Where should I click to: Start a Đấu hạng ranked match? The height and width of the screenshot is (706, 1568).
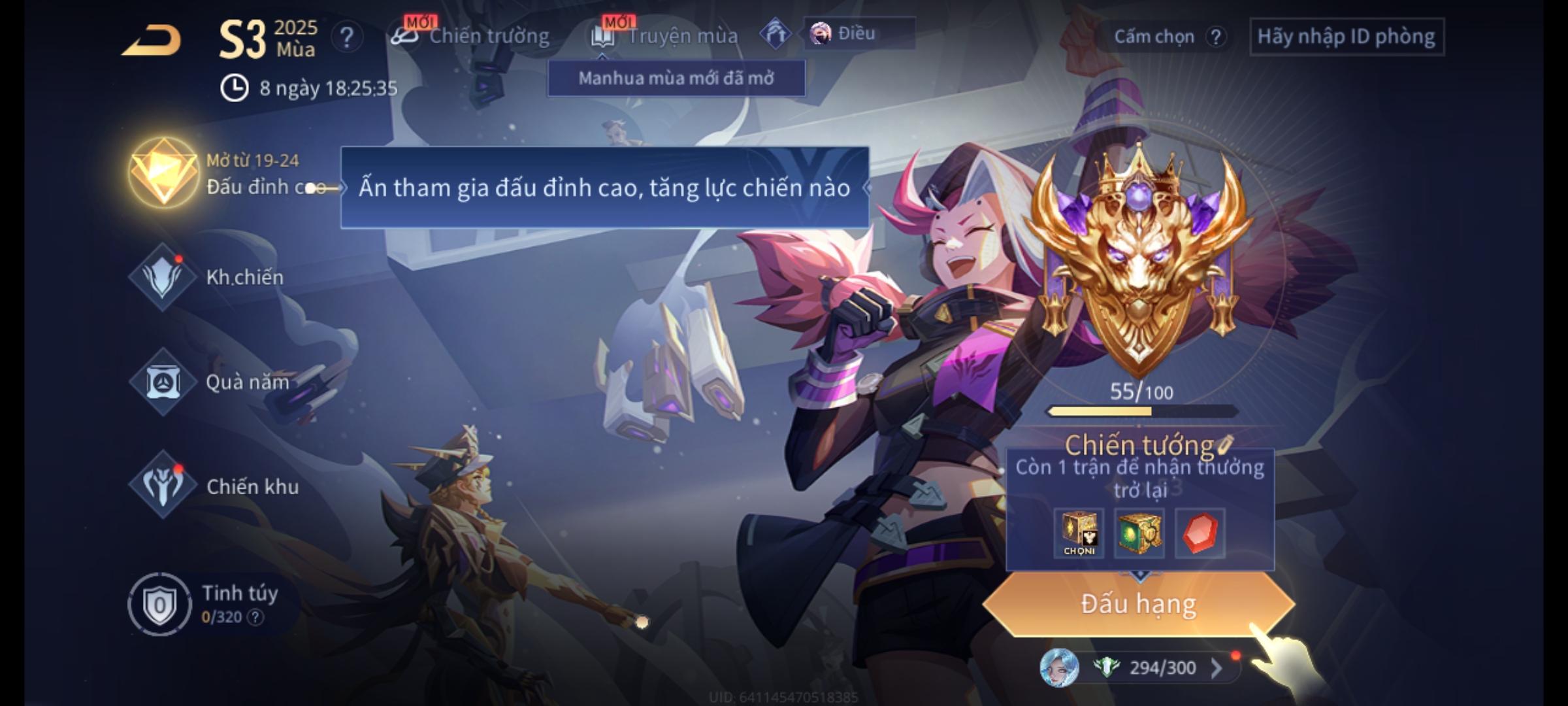click(x=1138, y=604)
